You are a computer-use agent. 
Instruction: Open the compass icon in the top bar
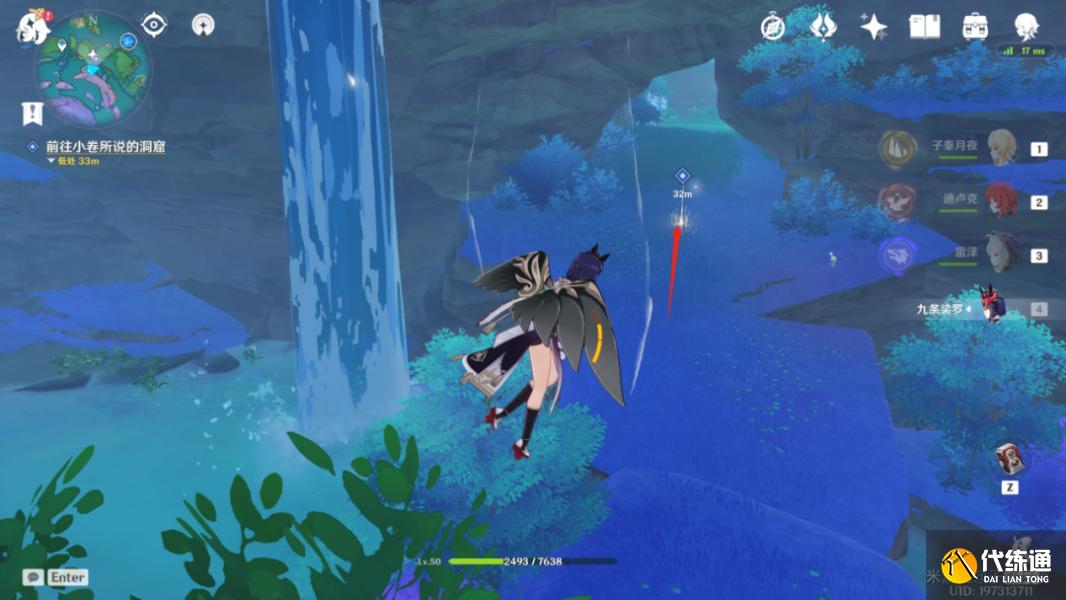click(x=772, y=27)
